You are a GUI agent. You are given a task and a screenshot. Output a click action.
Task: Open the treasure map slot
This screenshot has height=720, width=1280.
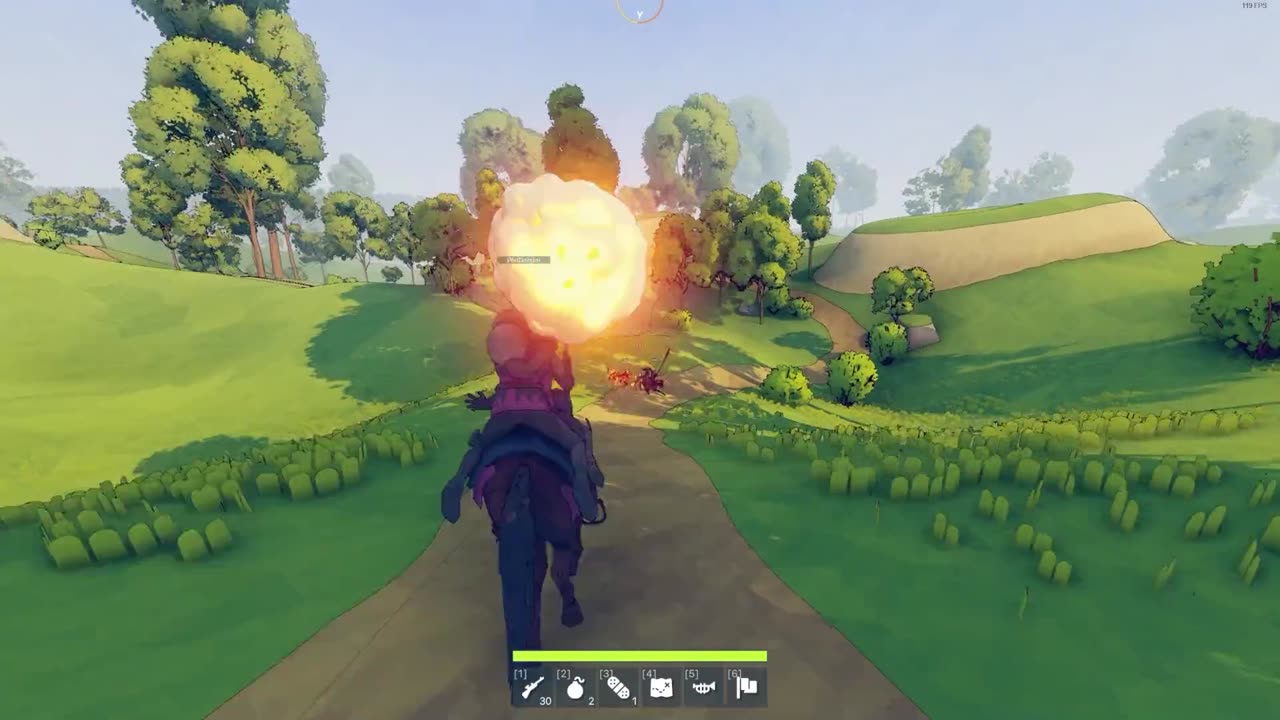661,687
